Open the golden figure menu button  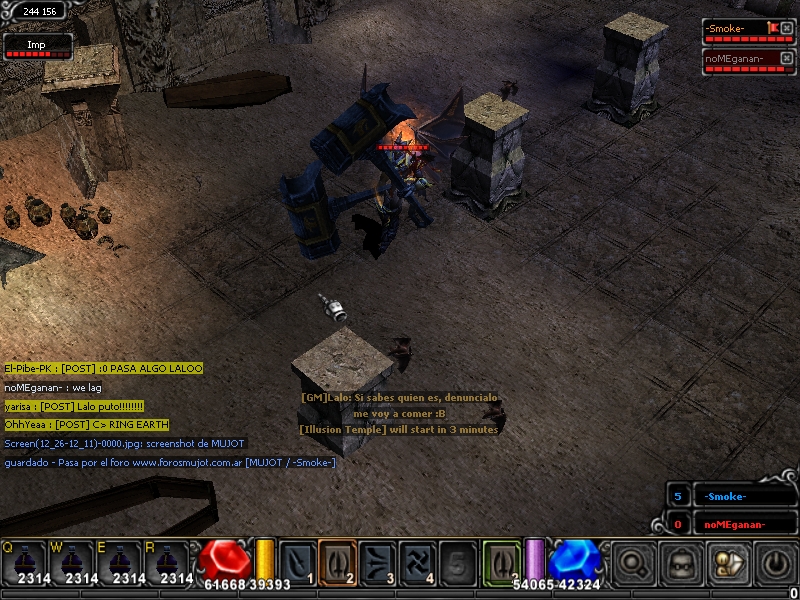point(727,564)
